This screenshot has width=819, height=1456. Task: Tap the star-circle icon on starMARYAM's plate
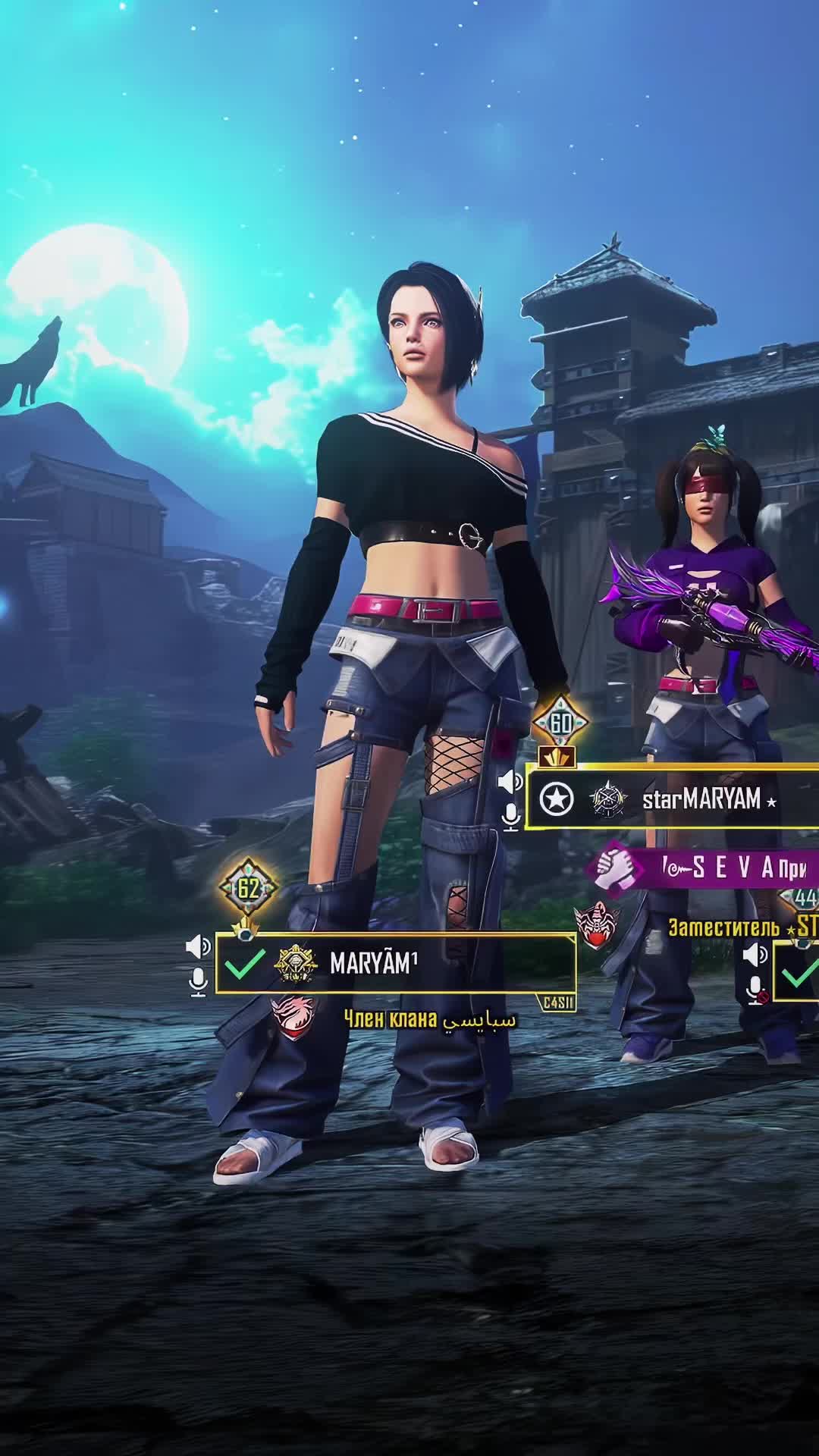click(x=557, y=799)
